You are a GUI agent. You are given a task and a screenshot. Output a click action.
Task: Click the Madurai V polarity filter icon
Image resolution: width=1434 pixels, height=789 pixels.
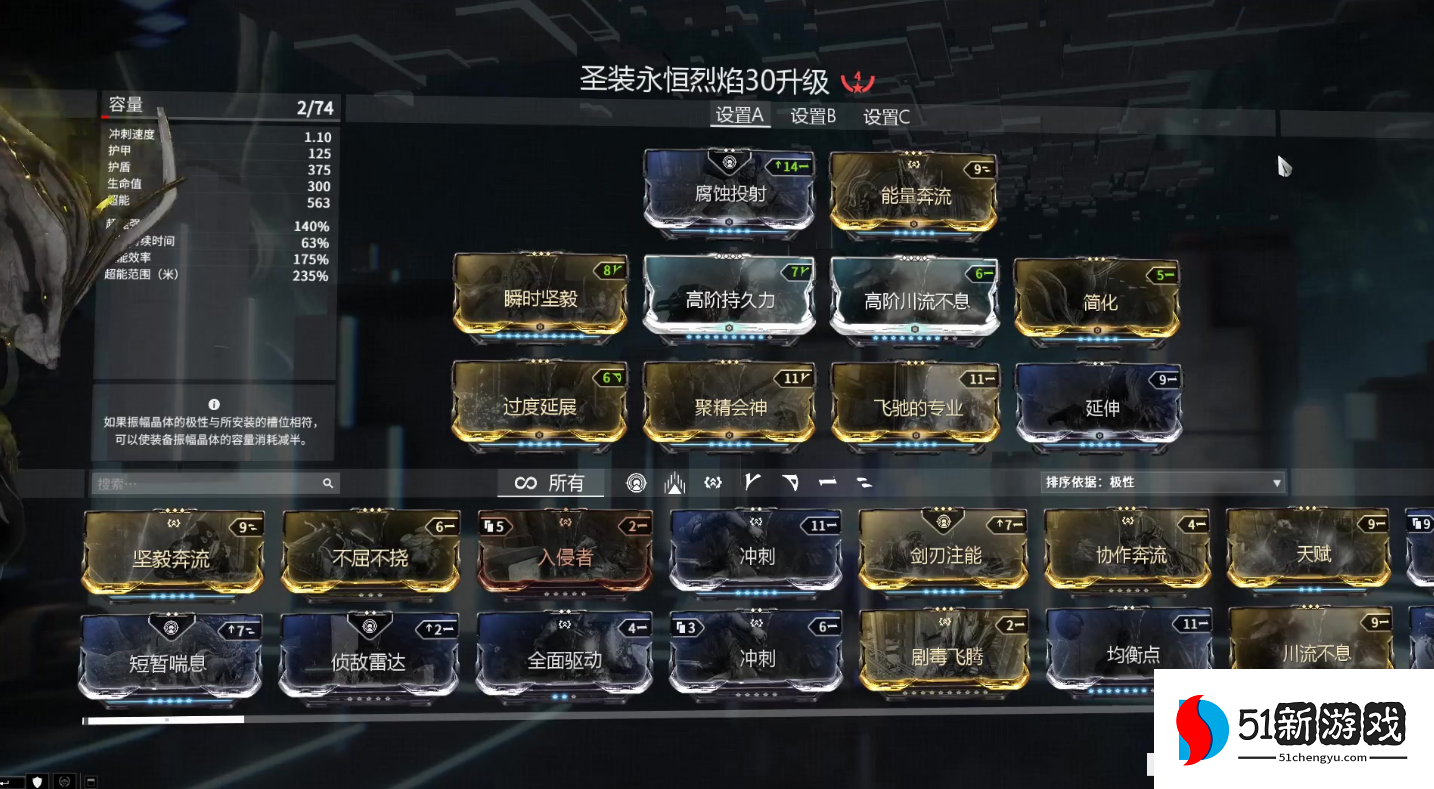752,482
